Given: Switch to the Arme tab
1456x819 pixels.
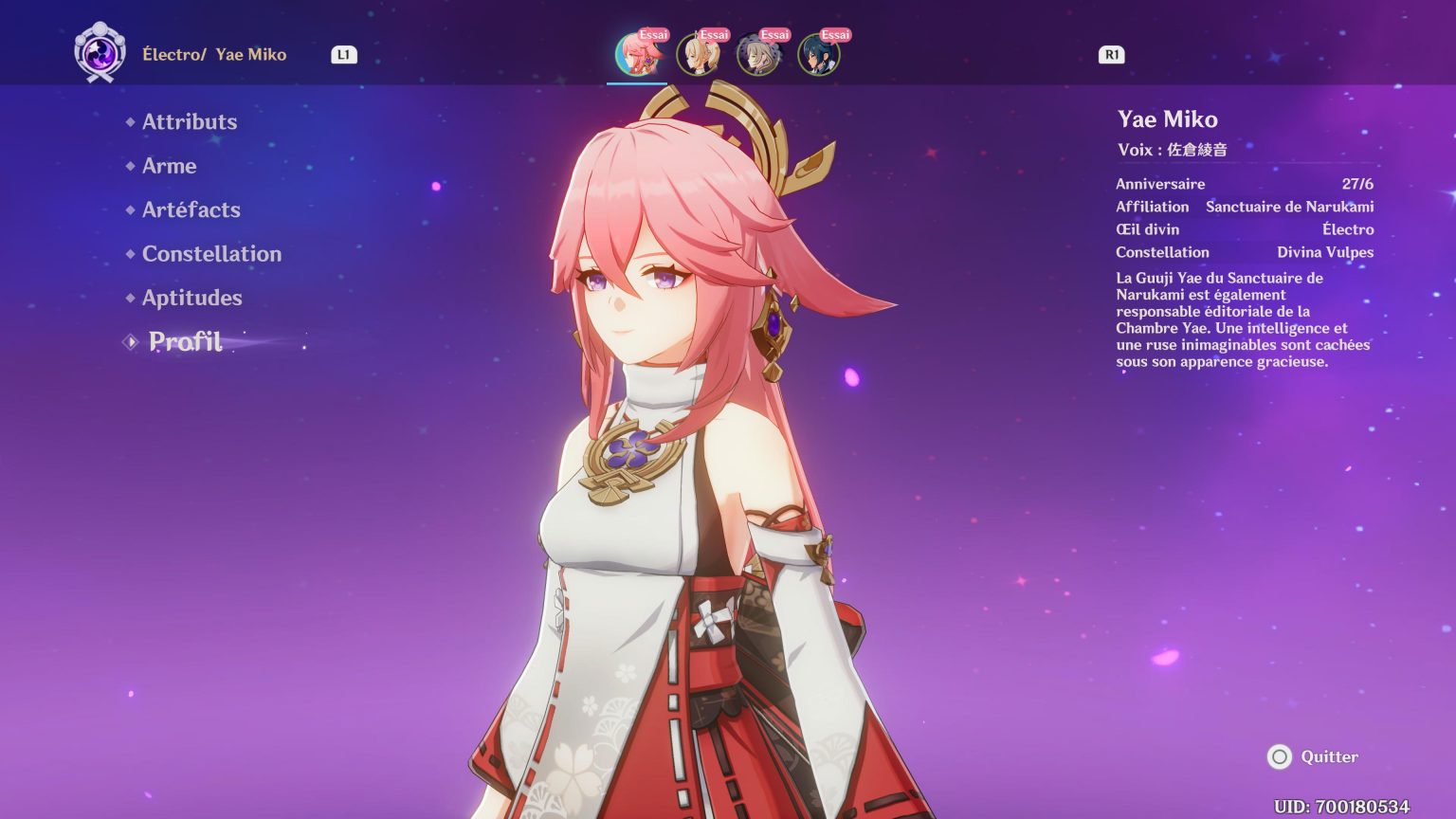Looking at the screenshot, I should [169, 166].
